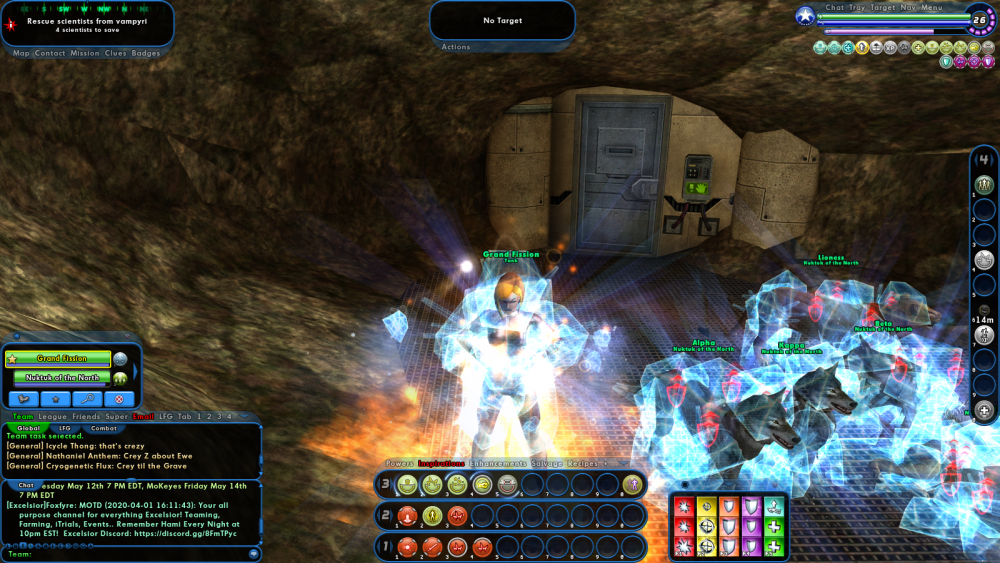Screen dimensions: 1000x563
Task: Open the Salvage tab
Action: [x=546, y=464]
